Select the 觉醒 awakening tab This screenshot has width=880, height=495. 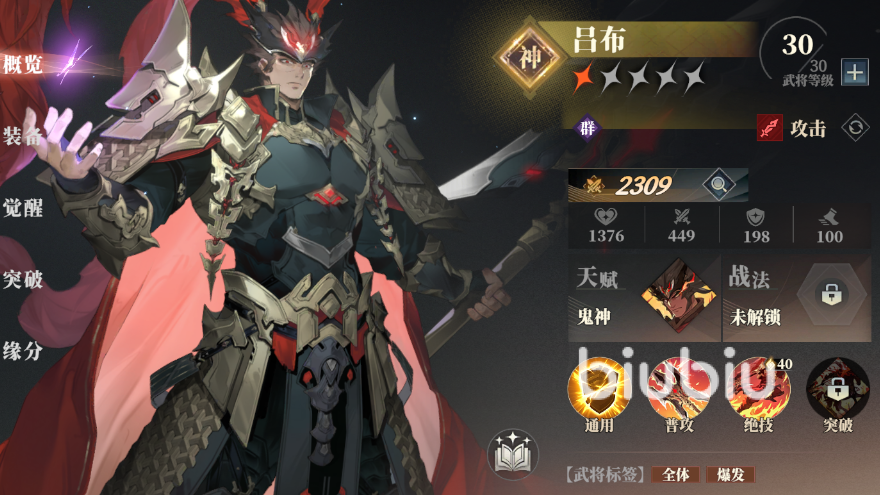(x=23, y=208)
